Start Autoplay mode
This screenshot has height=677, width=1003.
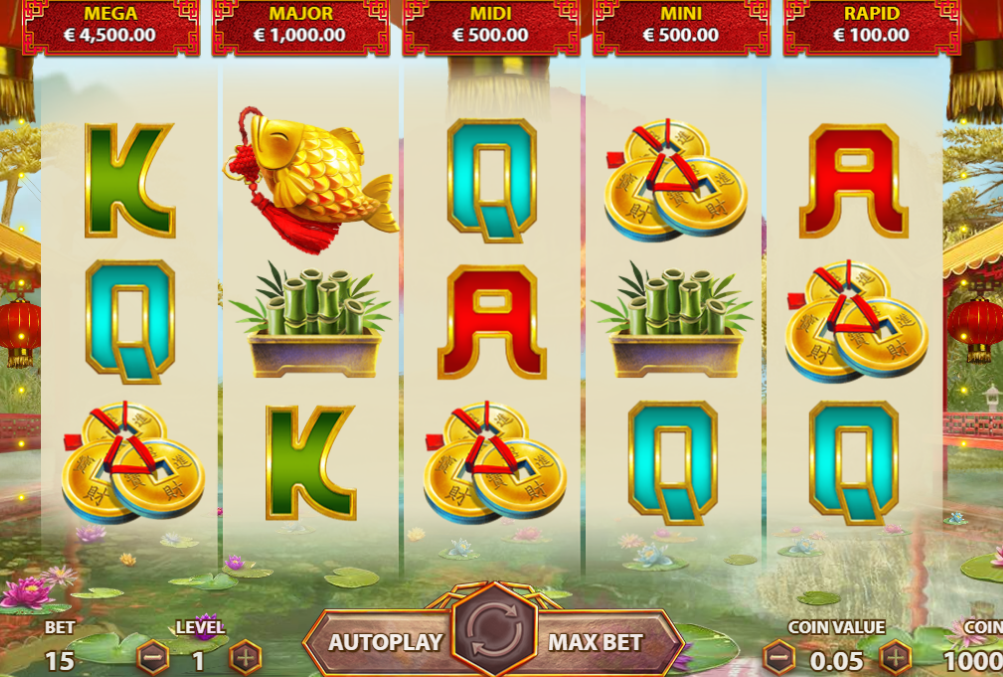(x=385, y=642)
